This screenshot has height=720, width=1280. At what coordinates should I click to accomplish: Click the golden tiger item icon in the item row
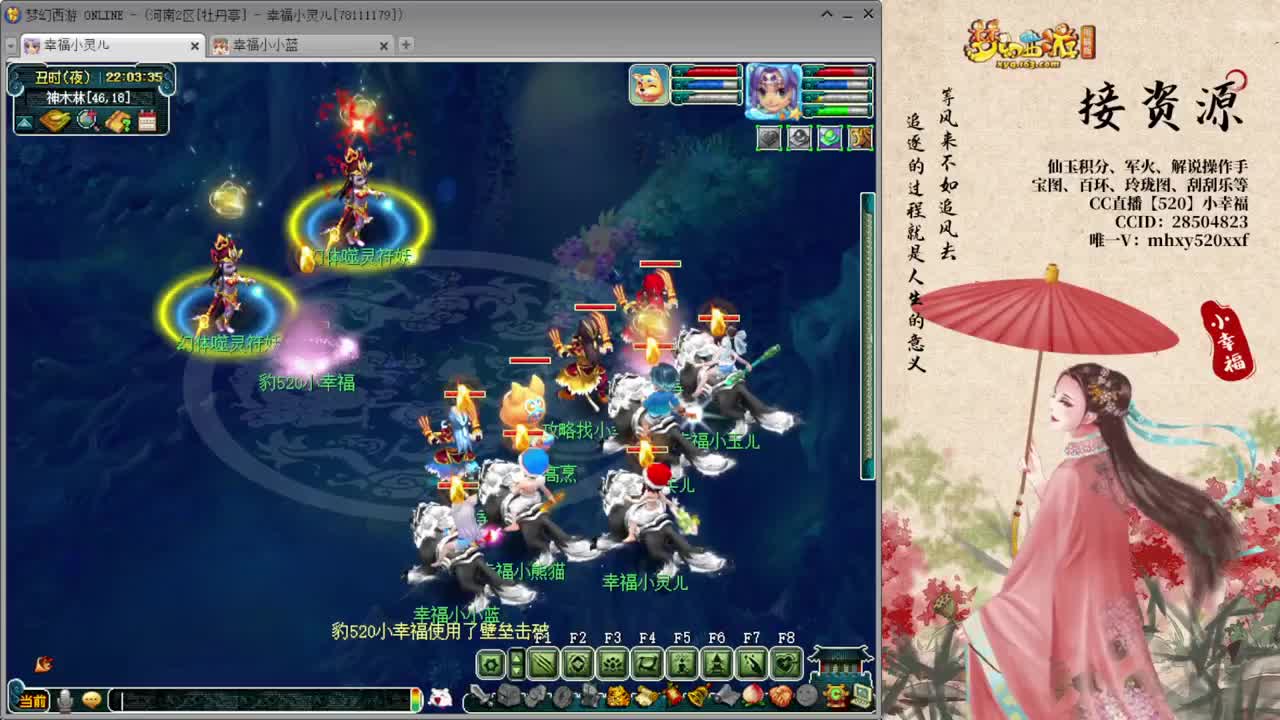tap(617, 696)
